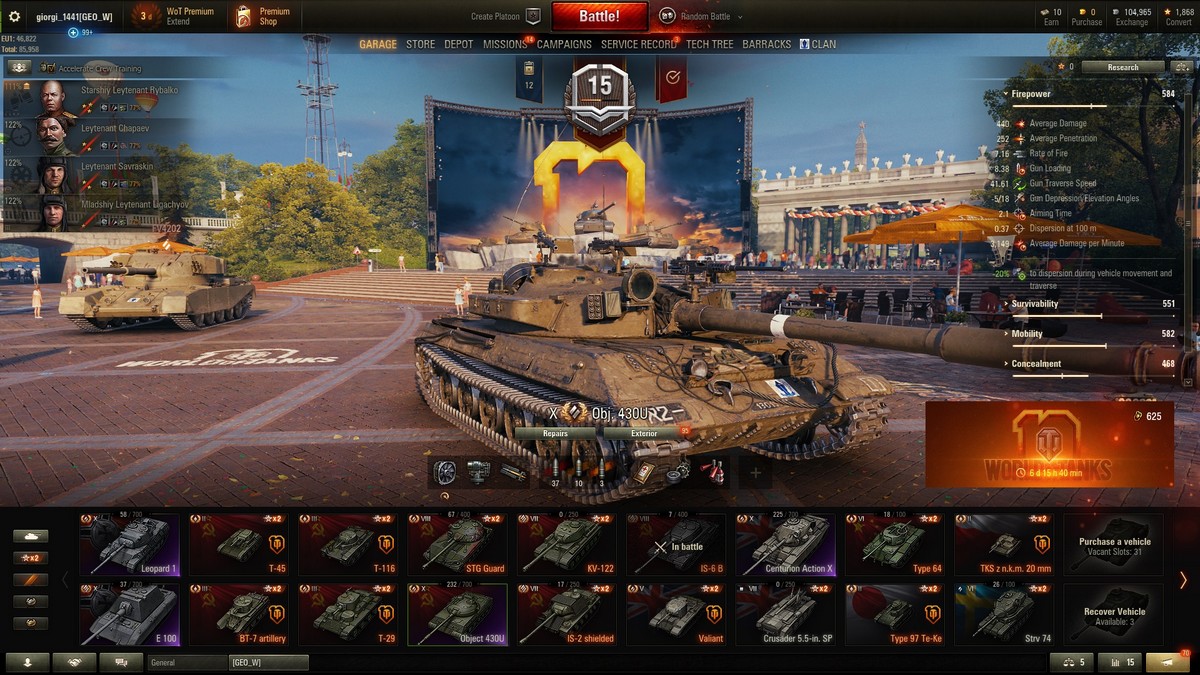Open the settings gear menu

coord(14,16)
